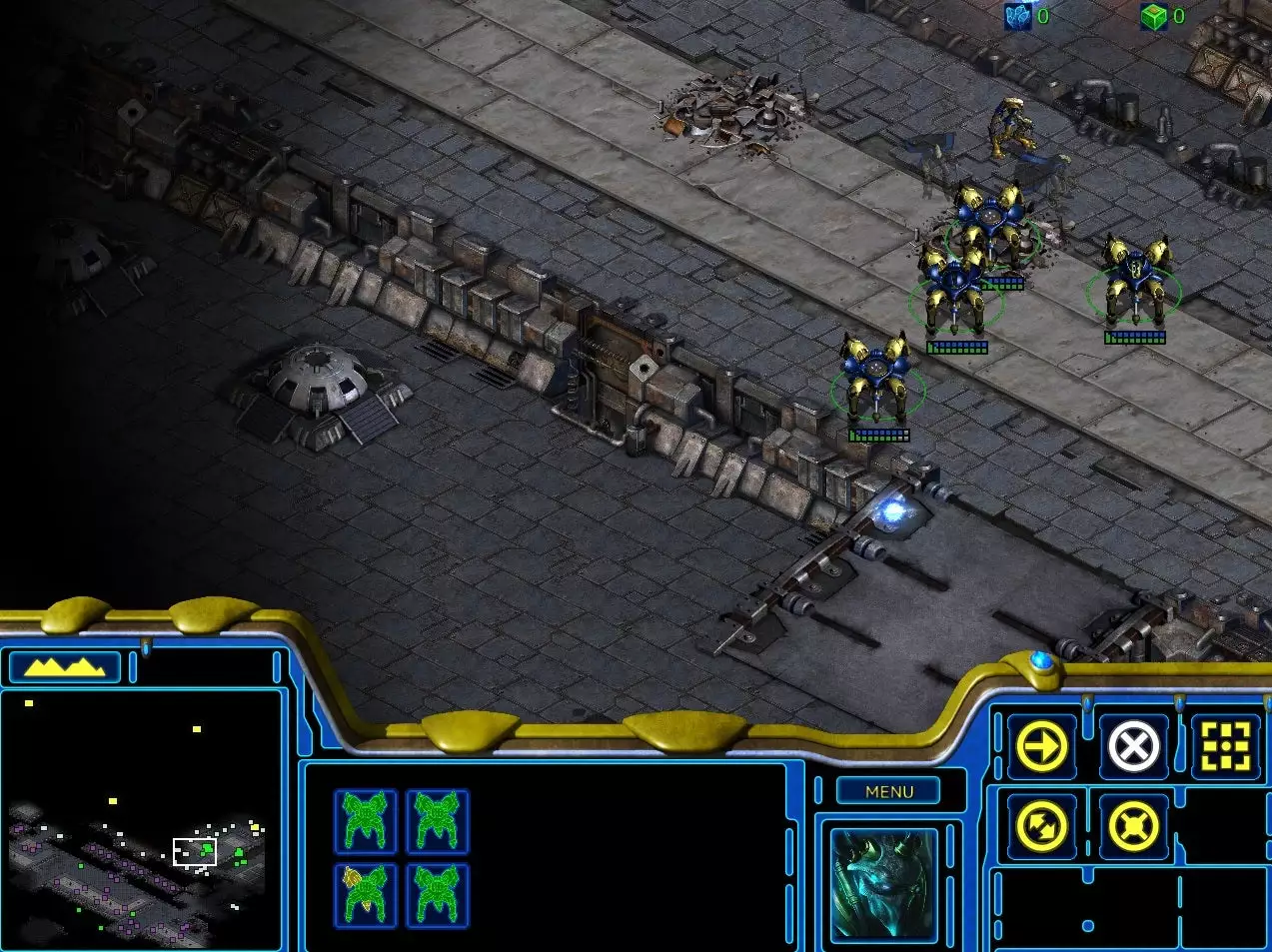
Task: Activate the Stop command white X icon
Action: pyautogui.click(x=1134, y=746)
